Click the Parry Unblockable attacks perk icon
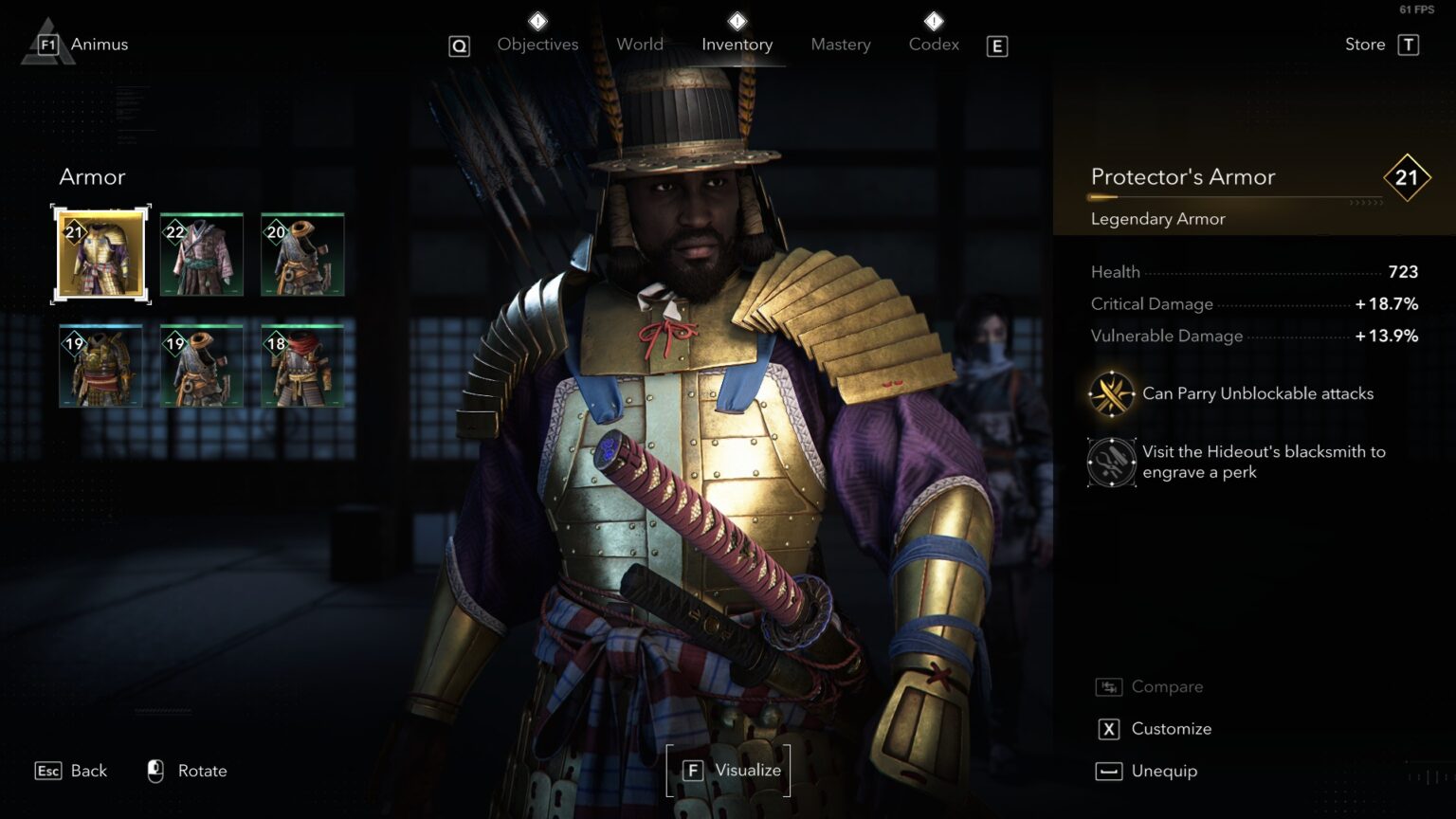 [1111, 393]
